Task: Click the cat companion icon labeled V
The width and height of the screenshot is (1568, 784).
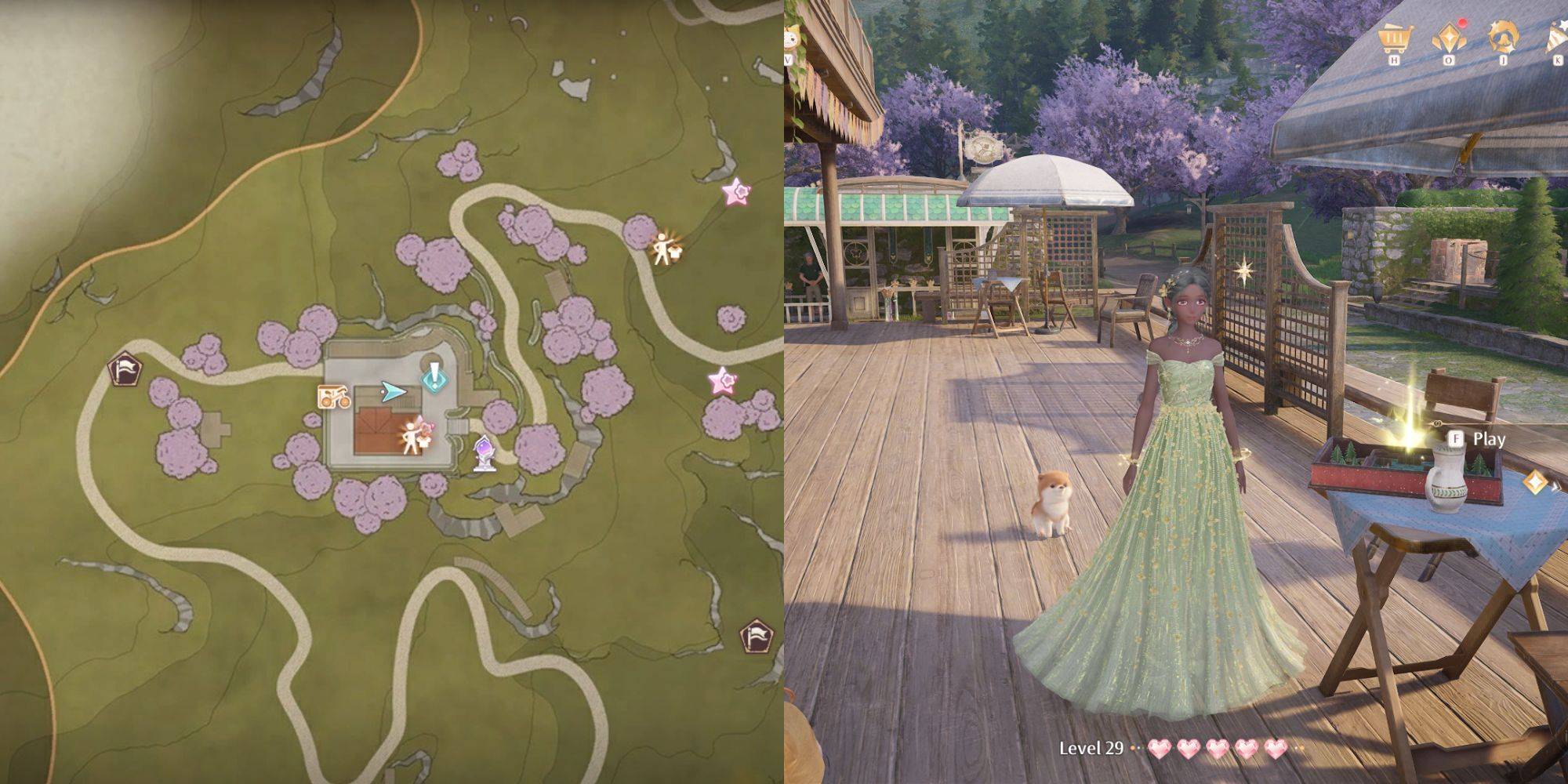Action: [791, 38]
